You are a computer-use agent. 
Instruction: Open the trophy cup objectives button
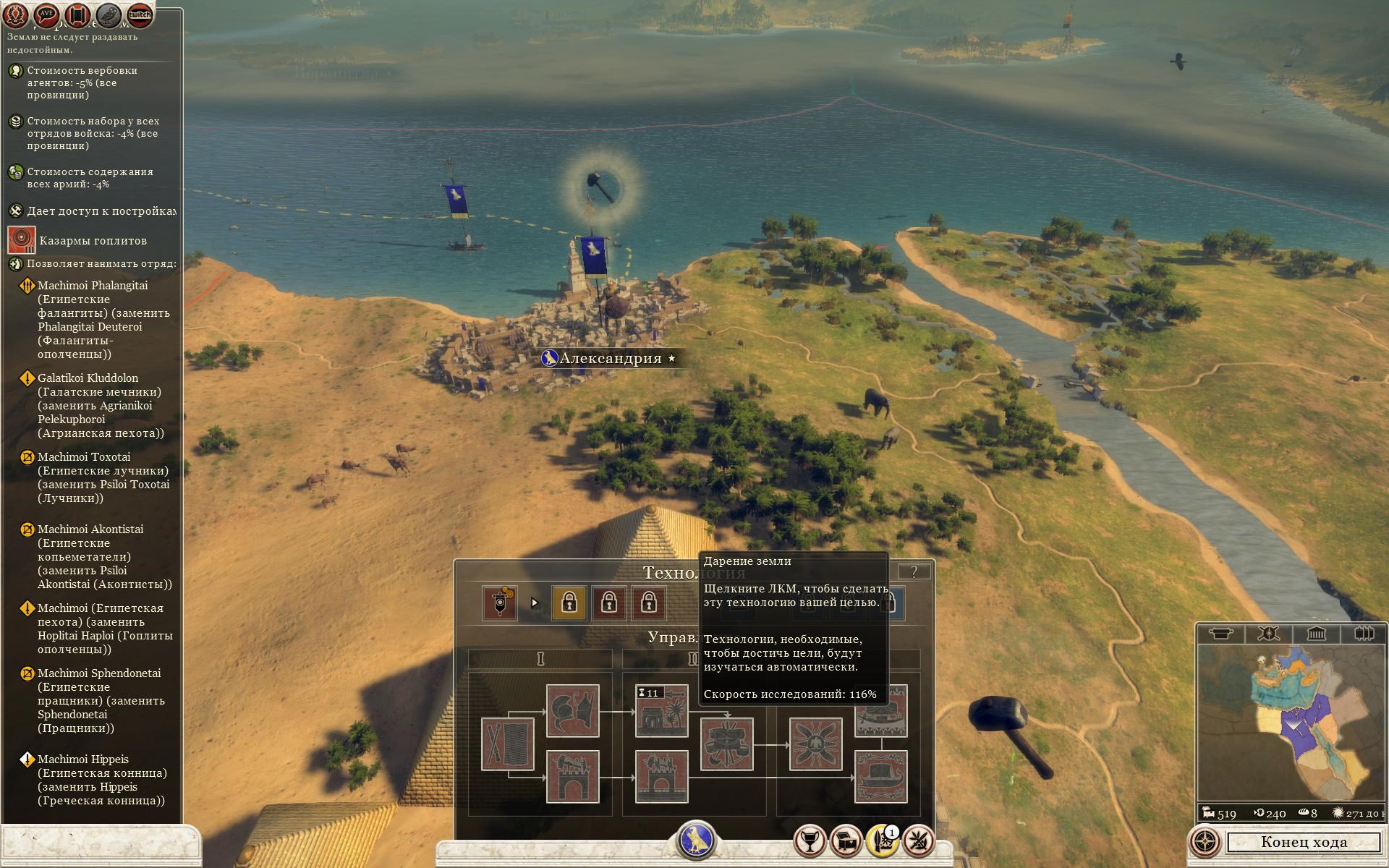click(x=810, y=841)
